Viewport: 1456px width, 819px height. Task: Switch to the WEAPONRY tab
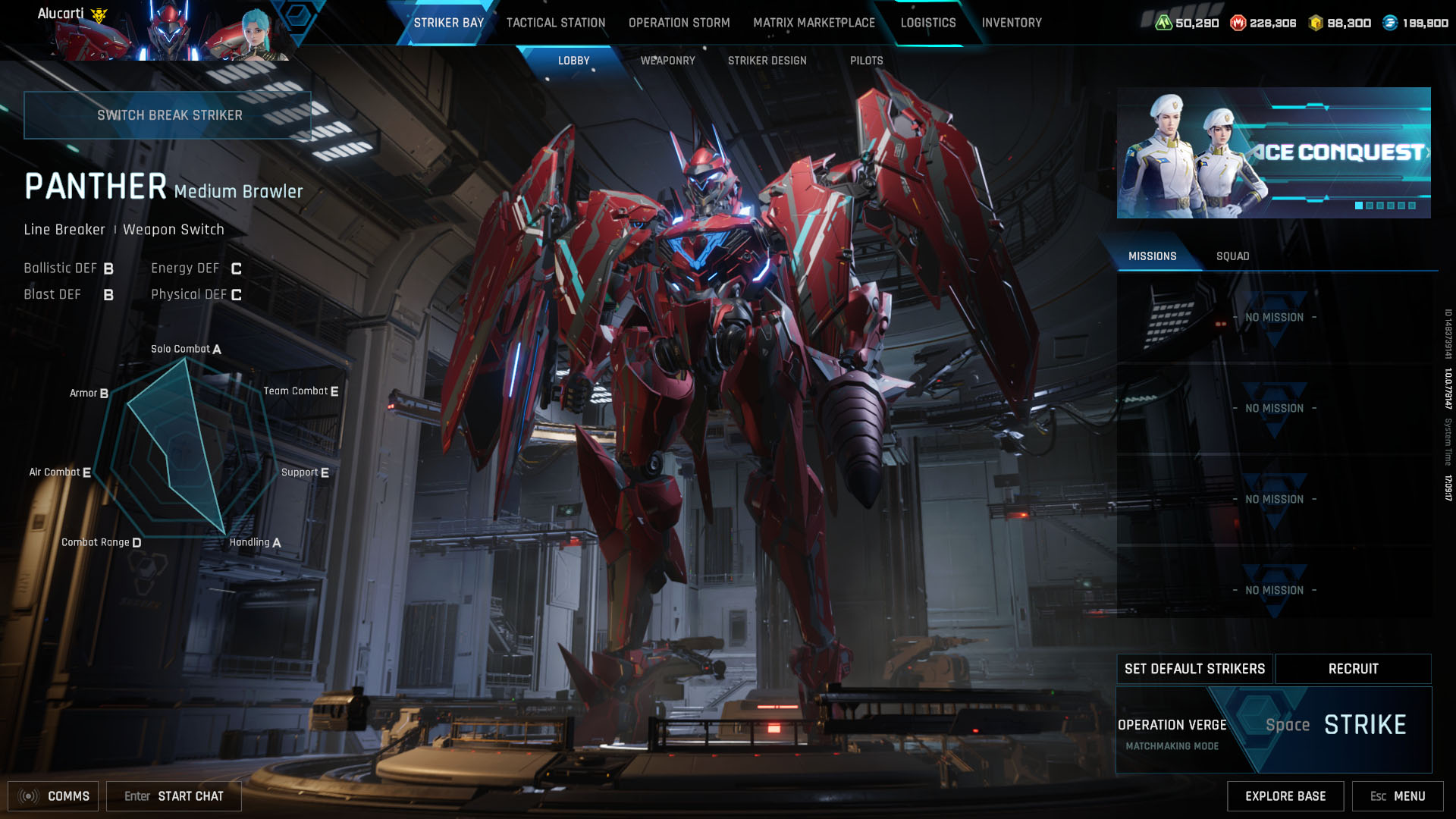coord(667,60)
